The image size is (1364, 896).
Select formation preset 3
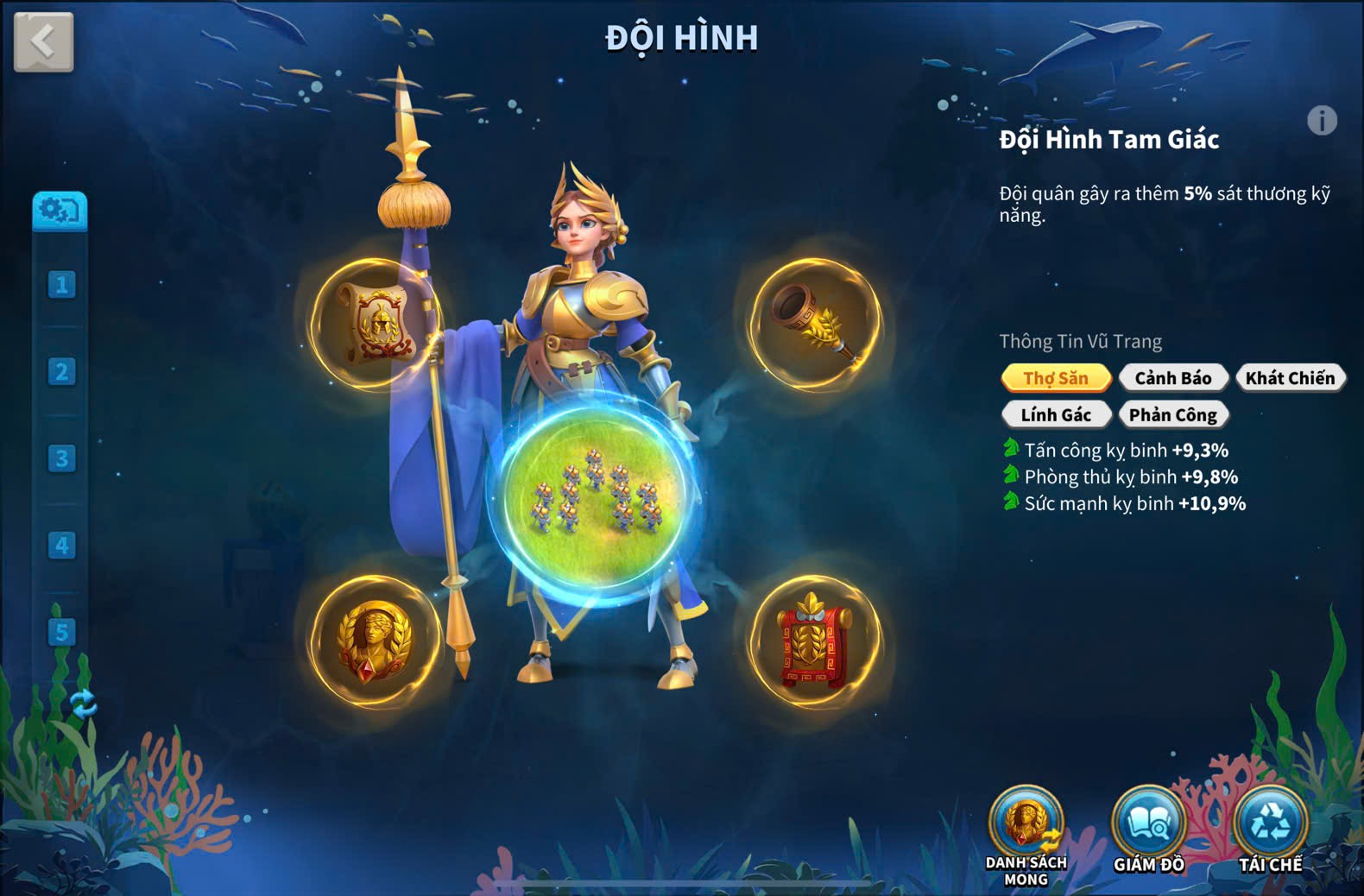(61, 458)
